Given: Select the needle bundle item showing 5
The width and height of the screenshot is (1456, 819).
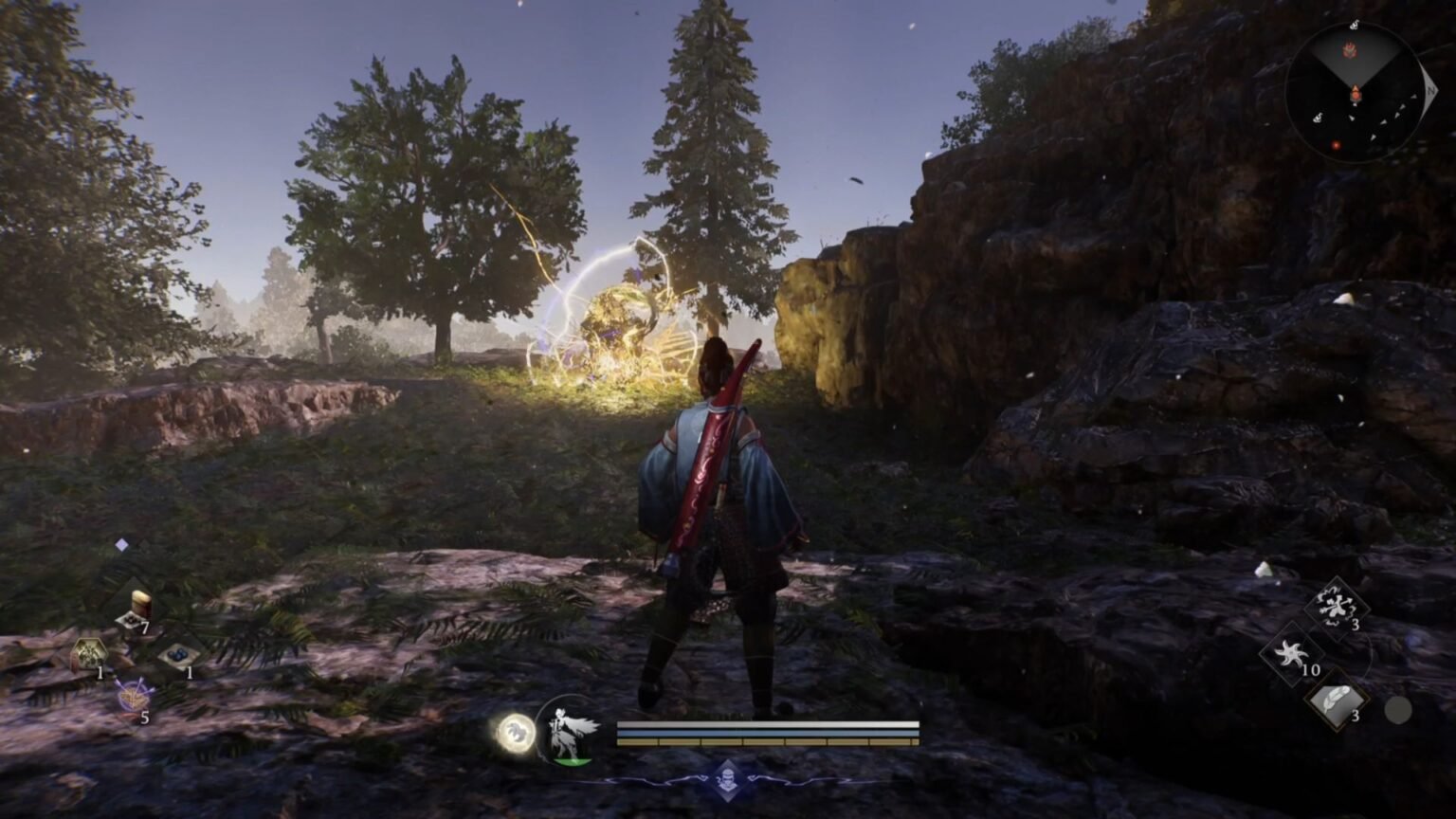Looking at the screenshot, I should pos(134,696).
